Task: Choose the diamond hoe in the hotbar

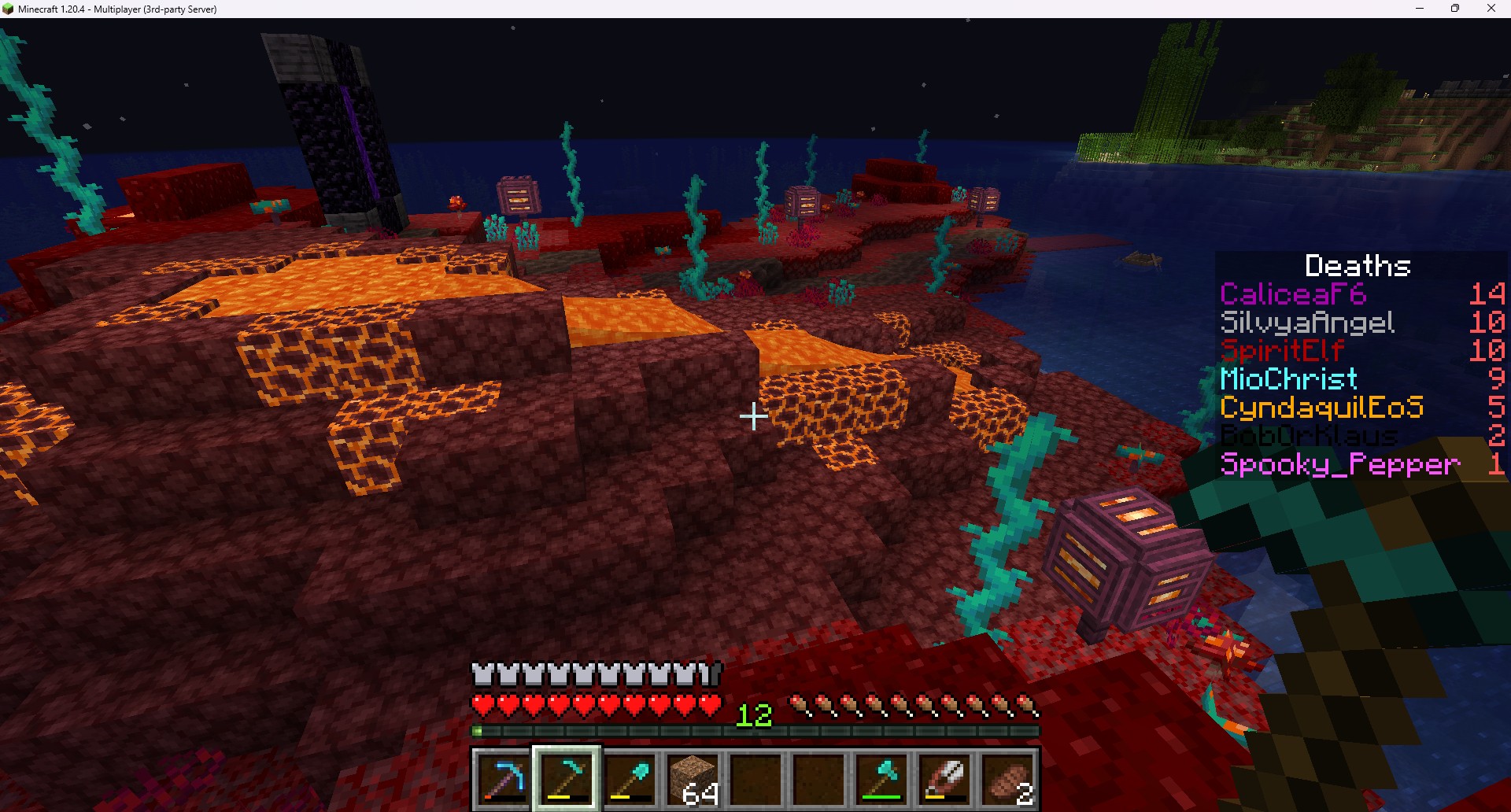Action: (x=567, y=778)
